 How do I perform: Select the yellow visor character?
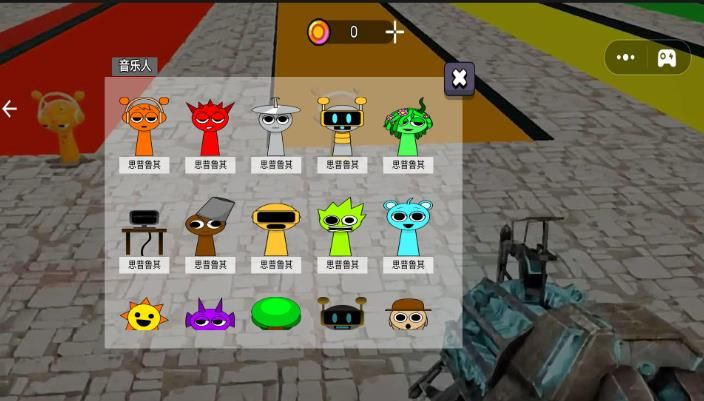pos(276,228)
